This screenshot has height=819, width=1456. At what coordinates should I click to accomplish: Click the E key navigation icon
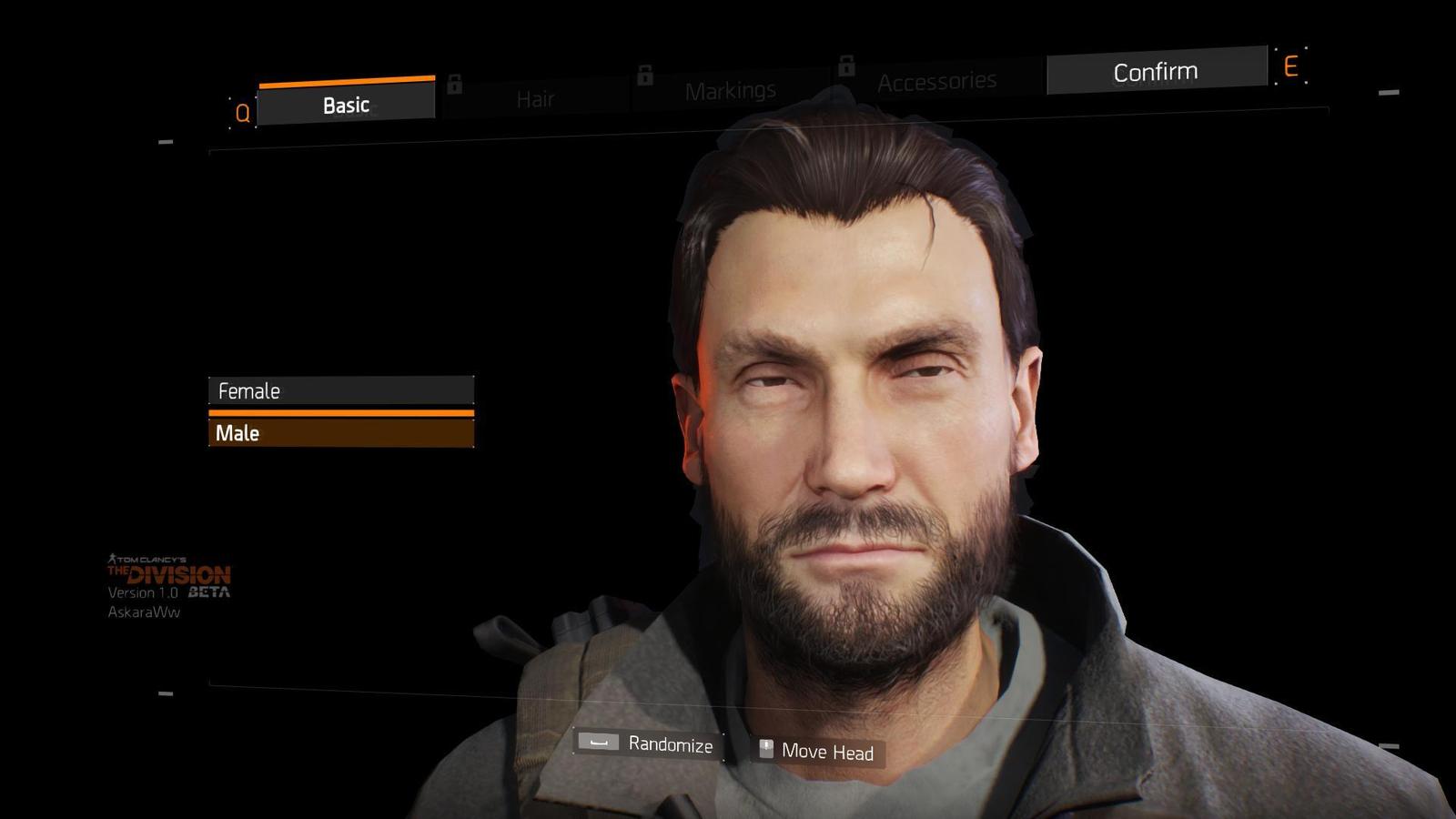point(1291,66)
